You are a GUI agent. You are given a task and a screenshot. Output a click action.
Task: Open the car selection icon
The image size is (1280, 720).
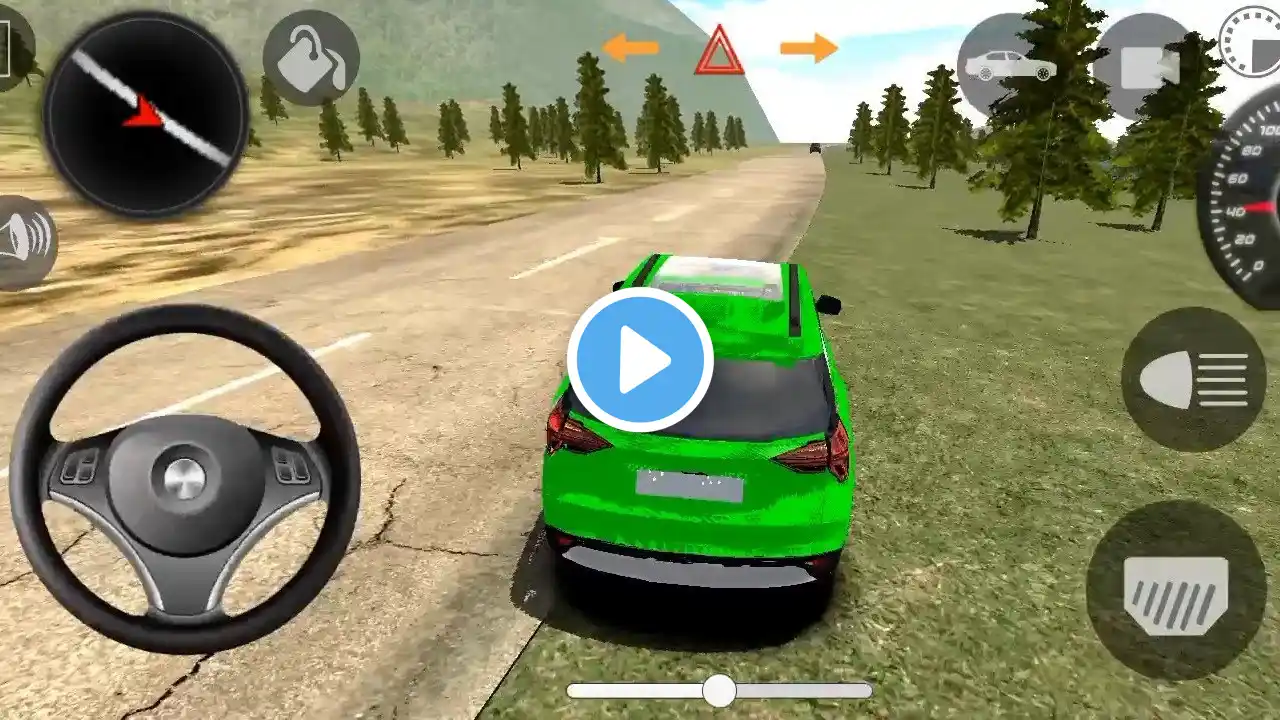coord(1008,65)
